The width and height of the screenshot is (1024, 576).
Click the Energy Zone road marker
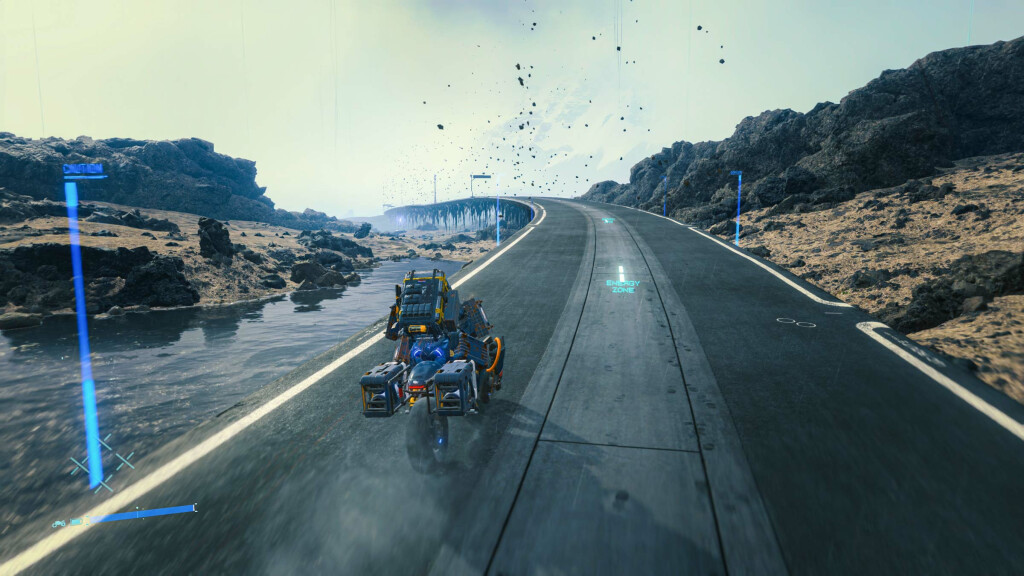[x=621, y=286]
